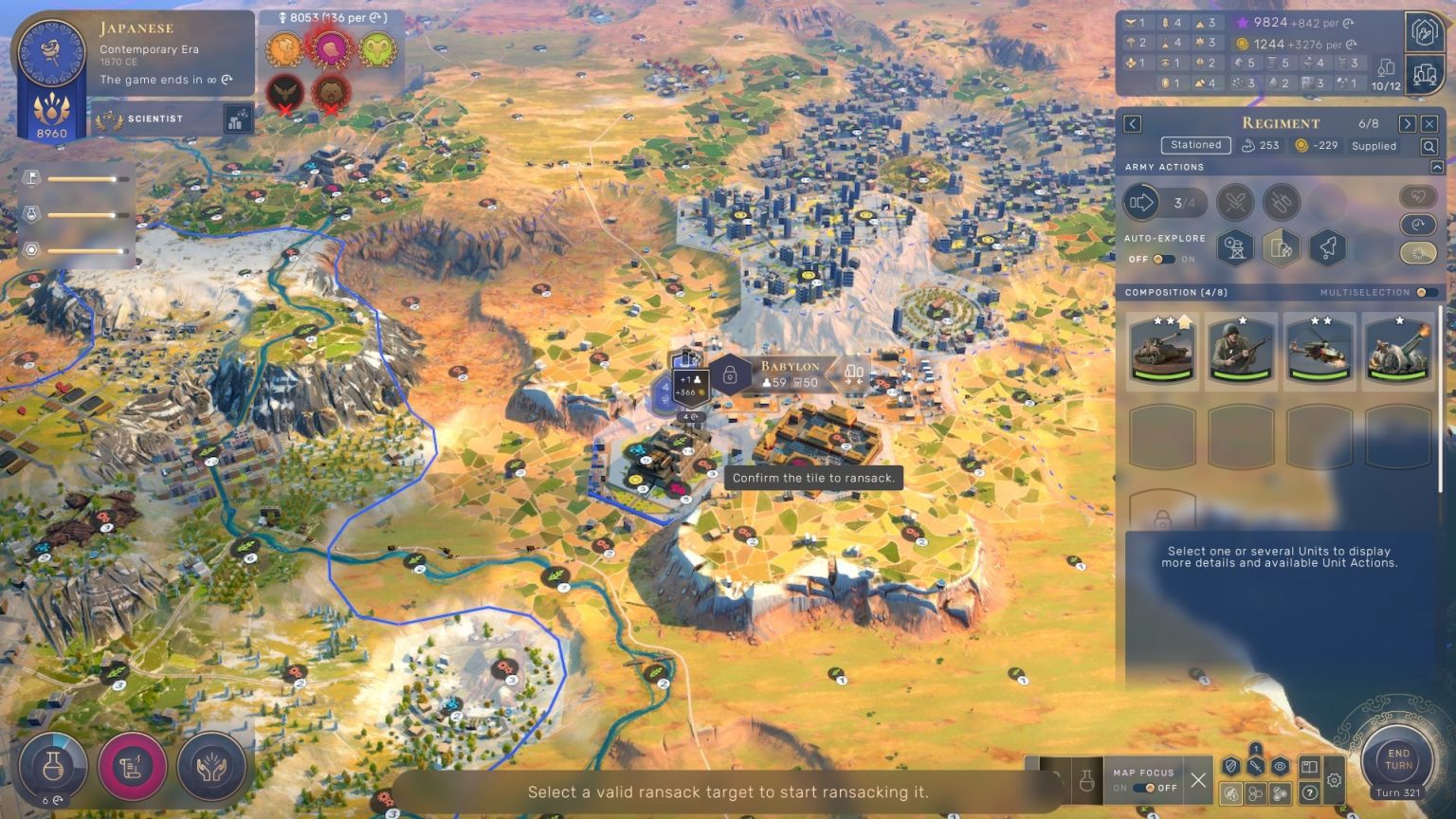Click the orange rival empire emblem
Viewport: 1456px width, 819px height.
(x=283, y=48)
